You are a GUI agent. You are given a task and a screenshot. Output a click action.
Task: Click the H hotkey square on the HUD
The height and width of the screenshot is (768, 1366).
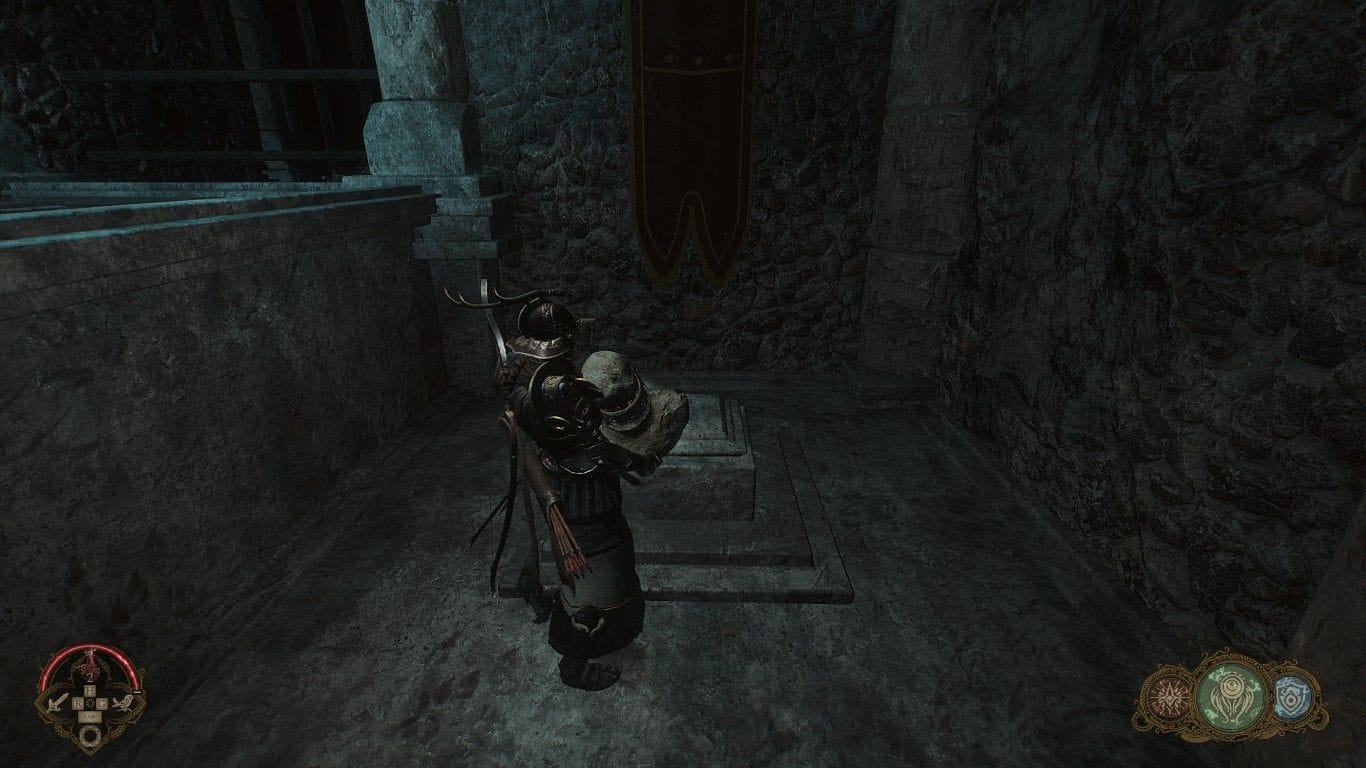tap(89, 689)
